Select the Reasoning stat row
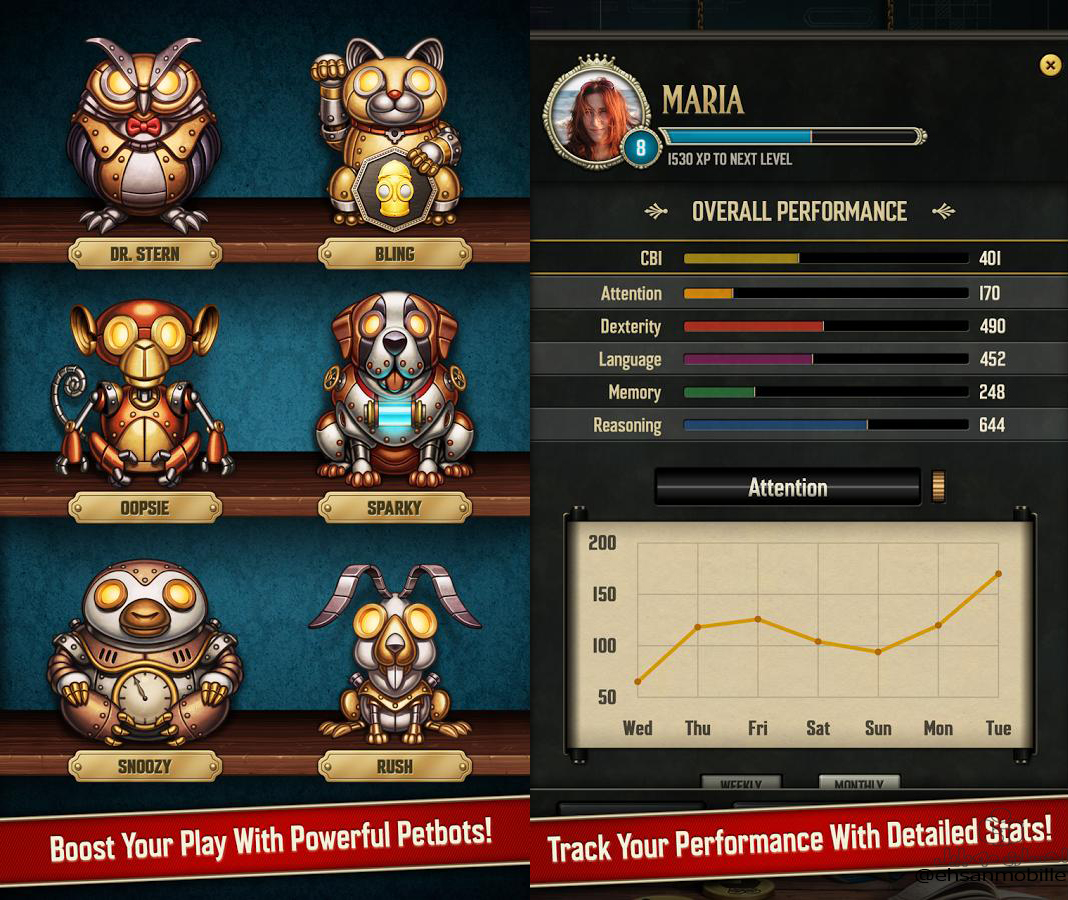The image size is (1068, 900). [800, 425]
